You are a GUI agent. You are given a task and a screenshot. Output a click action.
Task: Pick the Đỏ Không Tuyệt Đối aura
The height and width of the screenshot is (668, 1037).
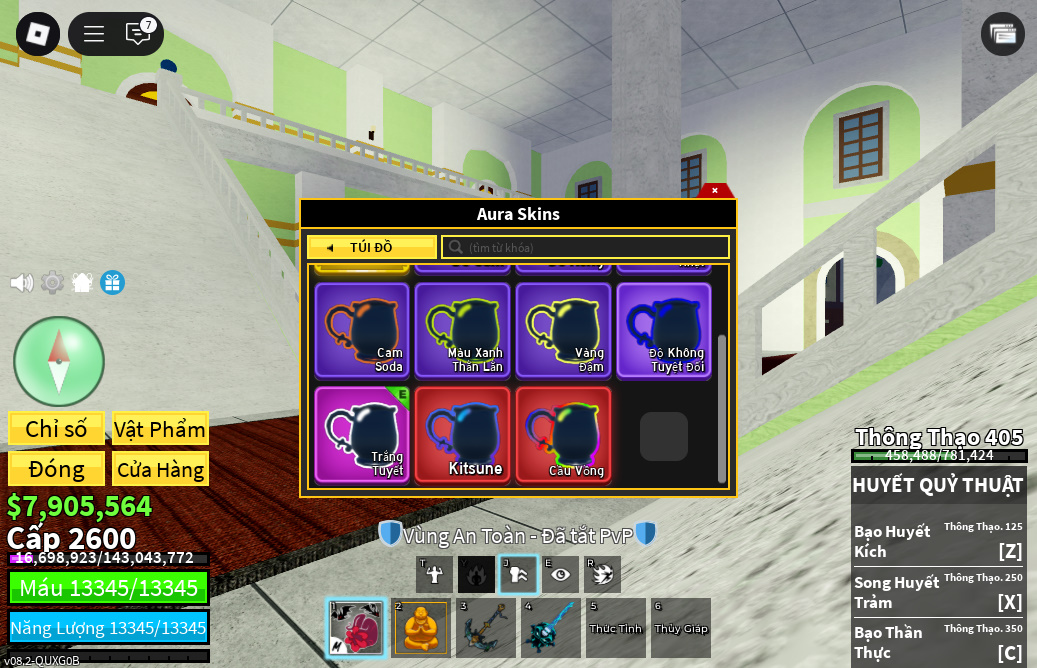coord(664,330)
